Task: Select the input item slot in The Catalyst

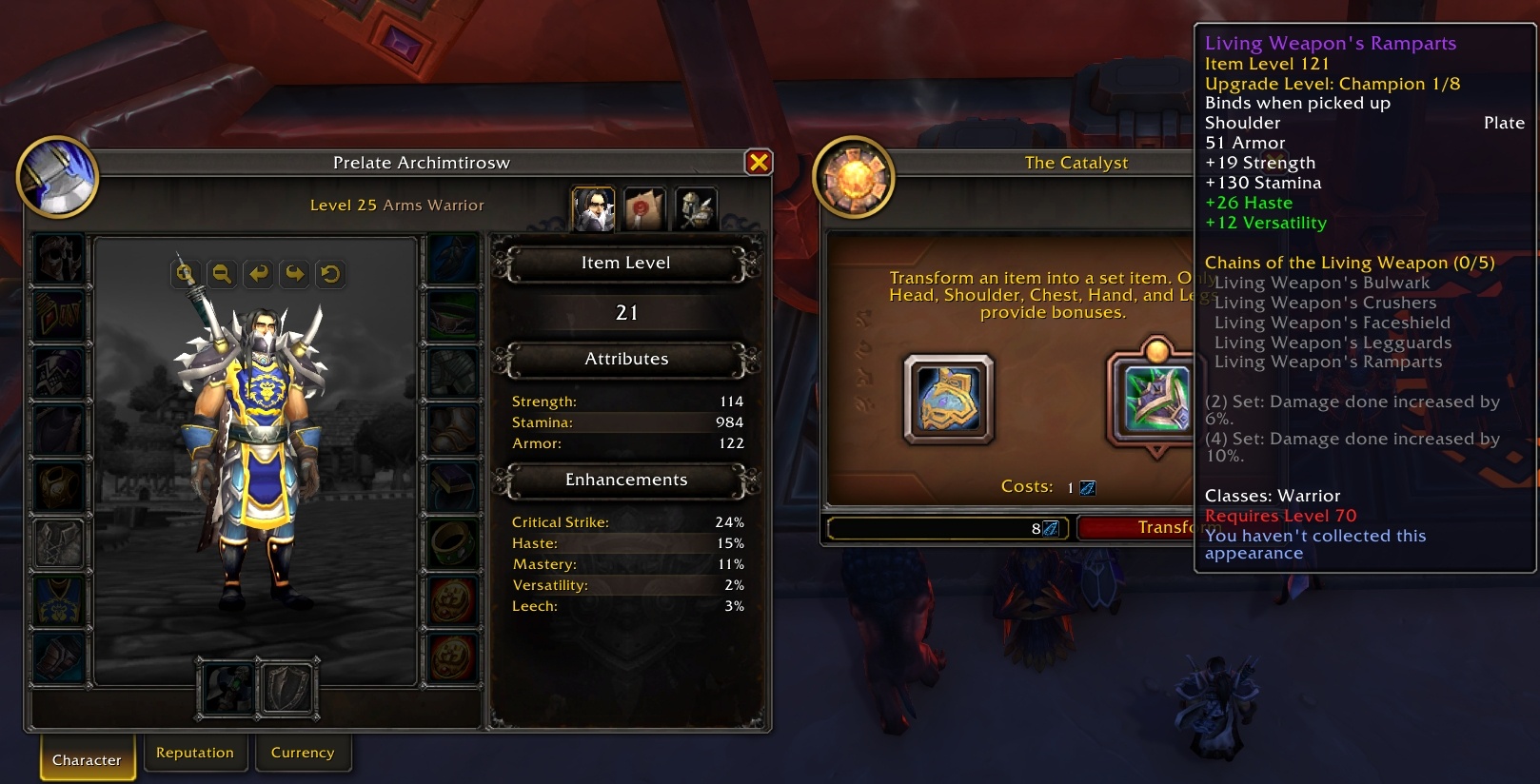Action: [x=948, y=400]
